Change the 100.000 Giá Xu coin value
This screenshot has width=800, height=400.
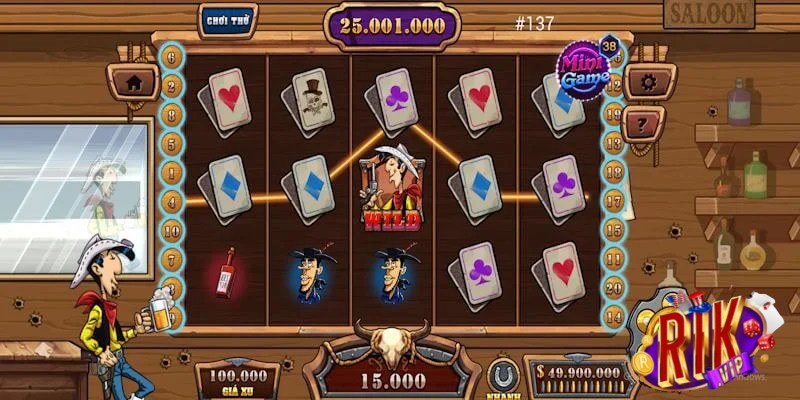(x=237, y=379)
